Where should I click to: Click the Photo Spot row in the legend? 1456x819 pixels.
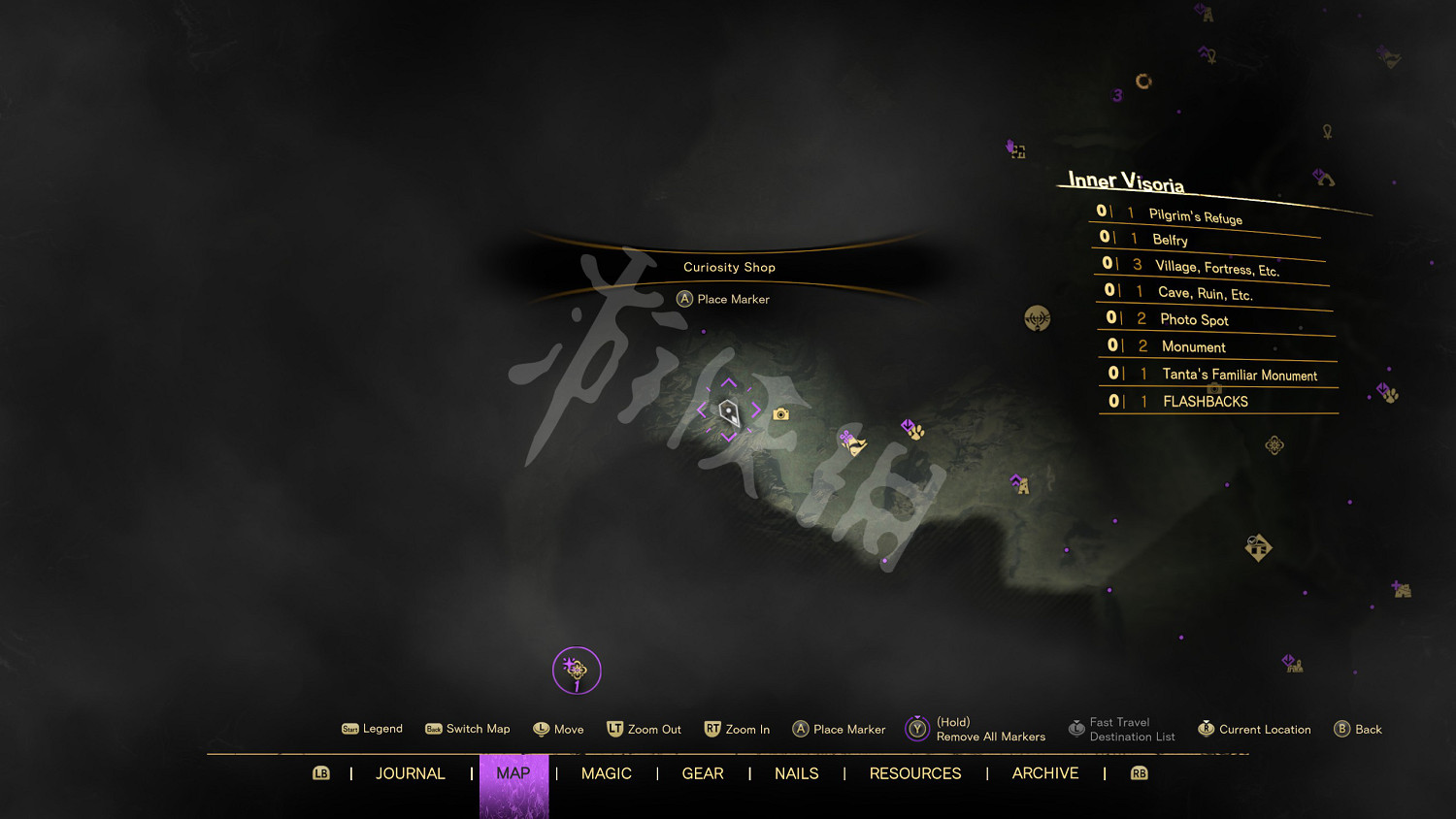(1194, 318)
